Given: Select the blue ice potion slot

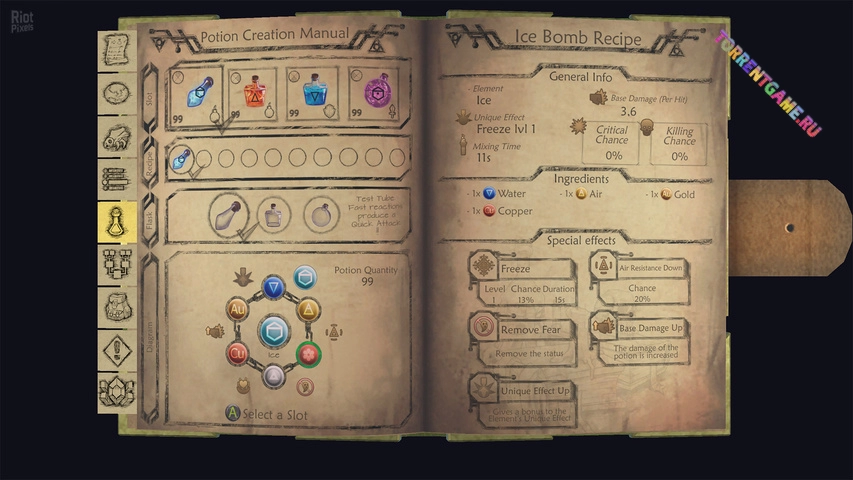Looking at the screenshot, I should tap(199, 95).
